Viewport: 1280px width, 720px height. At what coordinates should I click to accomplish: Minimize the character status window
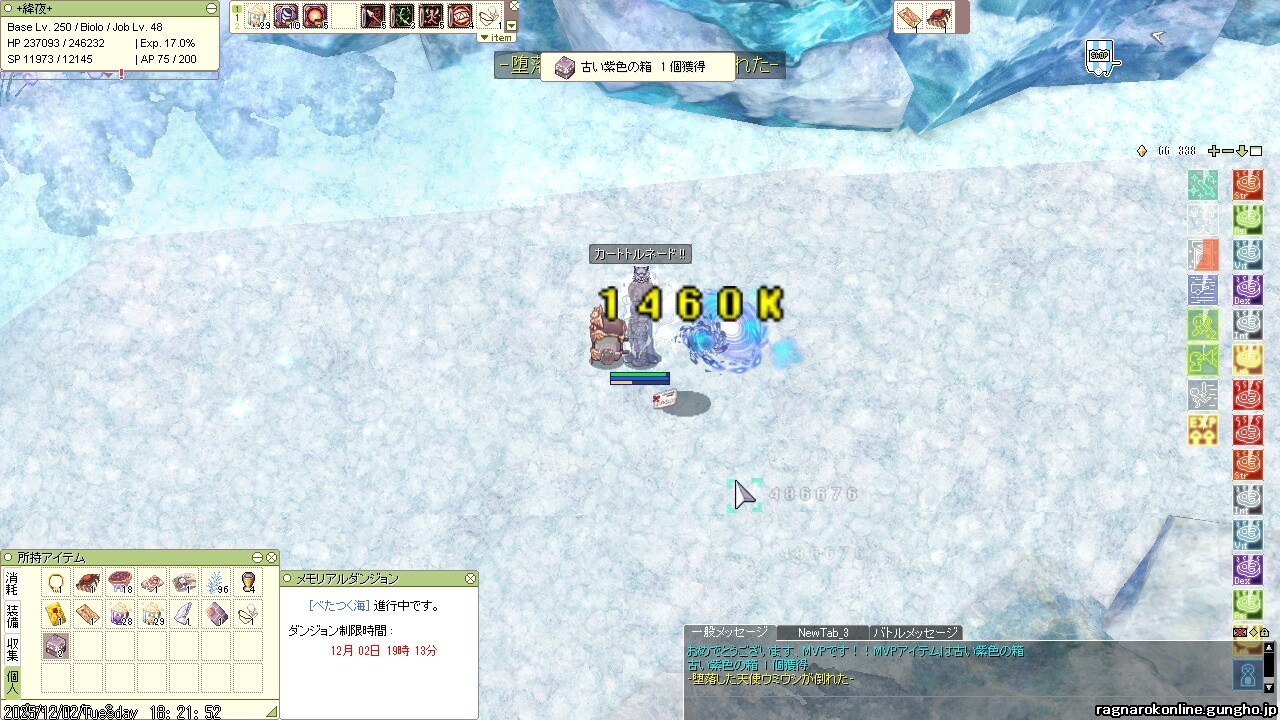tap(211, 8)
